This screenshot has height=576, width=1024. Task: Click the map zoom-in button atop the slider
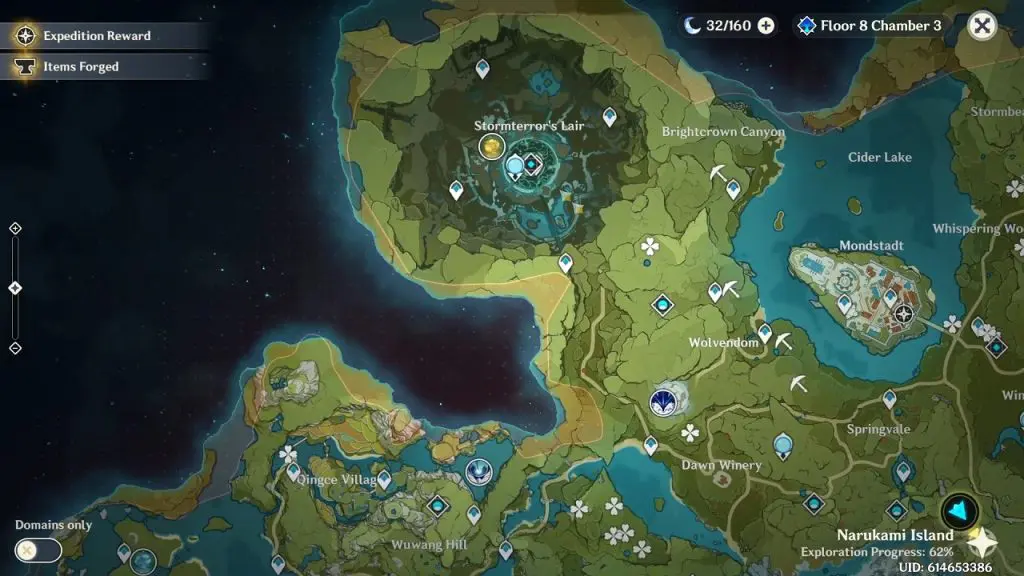(15, 229)
